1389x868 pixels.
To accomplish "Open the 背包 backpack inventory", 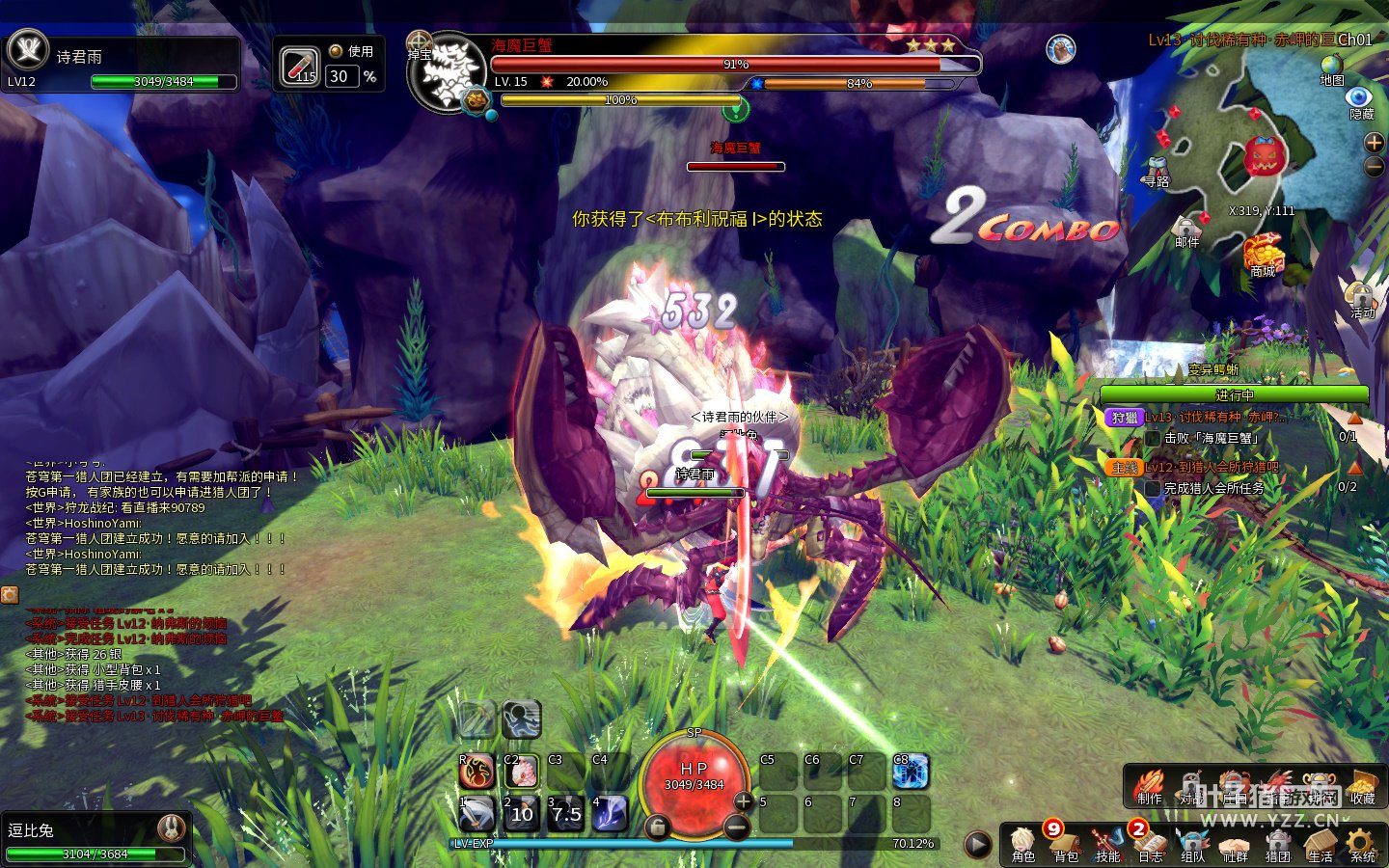I will tap(1065, 844).
